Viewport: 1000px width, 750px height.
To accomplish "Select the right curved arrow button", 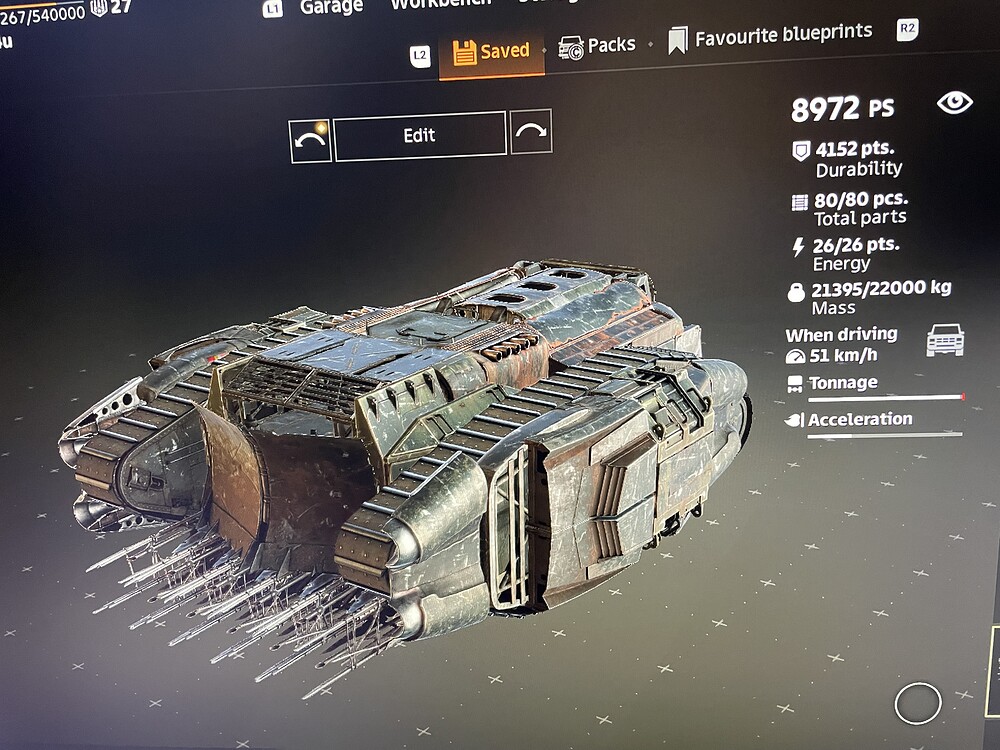I will (531, 131).
